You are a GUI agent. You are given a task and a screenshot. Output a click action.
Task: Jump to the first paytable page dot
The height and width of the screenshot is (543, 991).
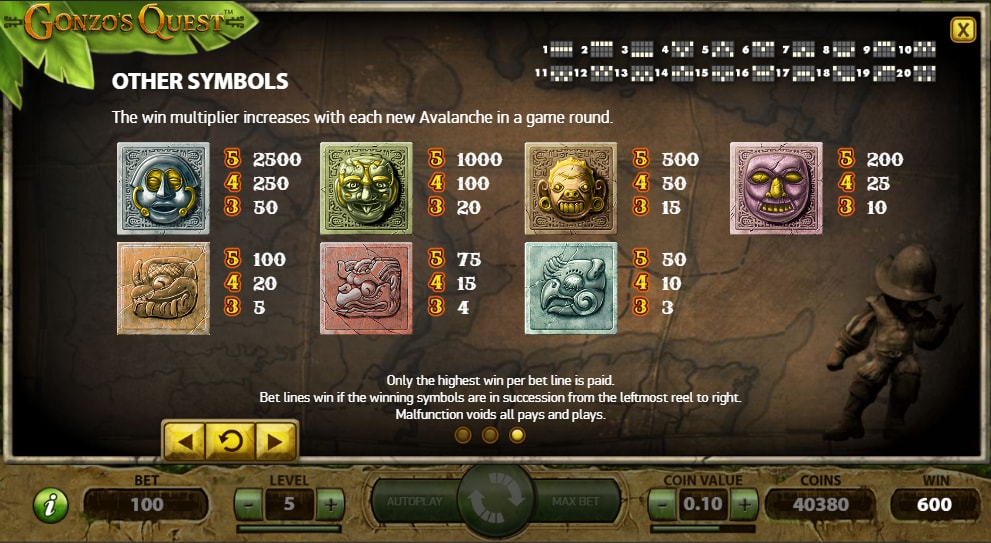click(462, 435)
